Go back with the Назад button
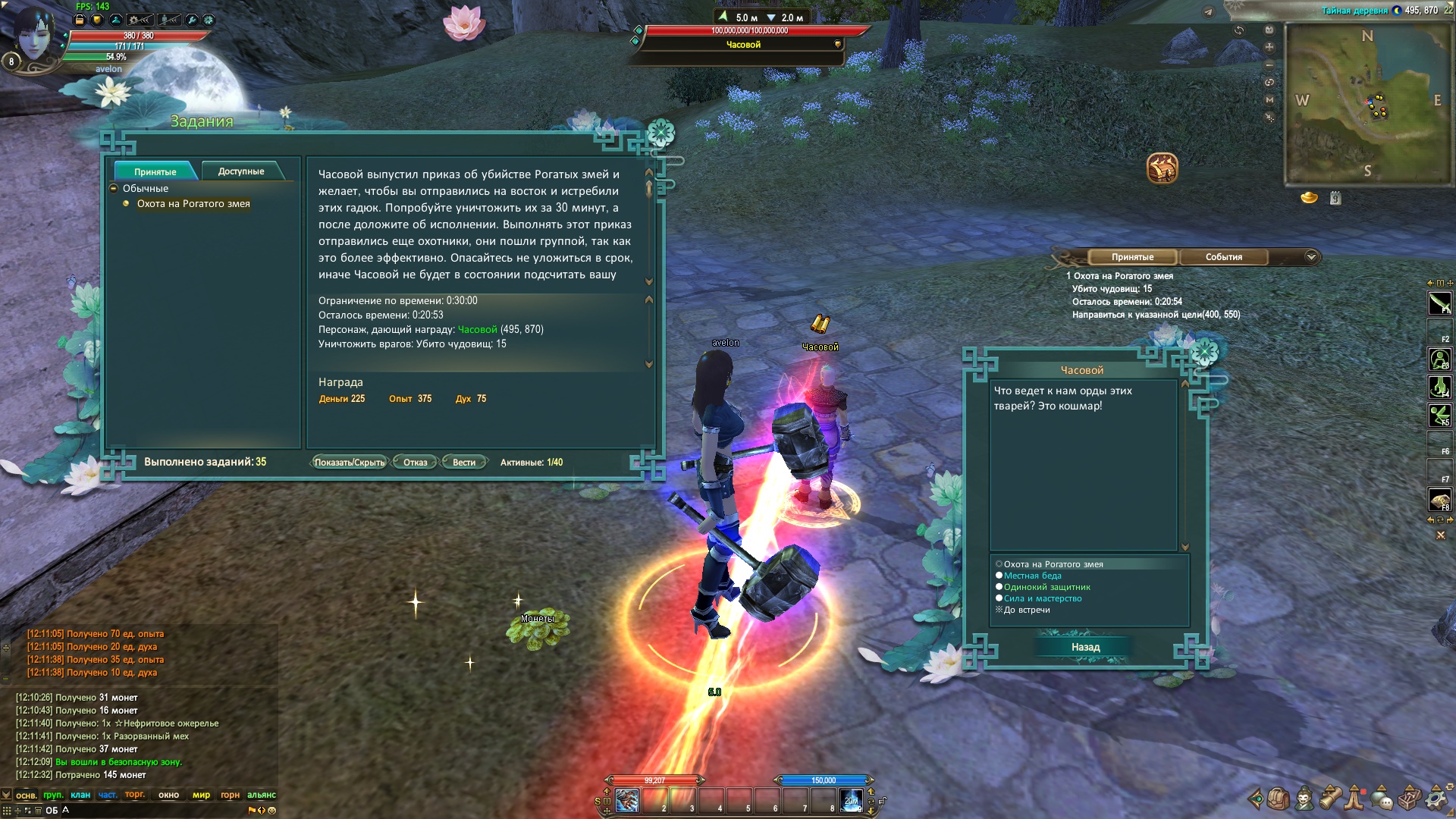The height and width of the screenshot is (819, 1456). click(1085, 647)
